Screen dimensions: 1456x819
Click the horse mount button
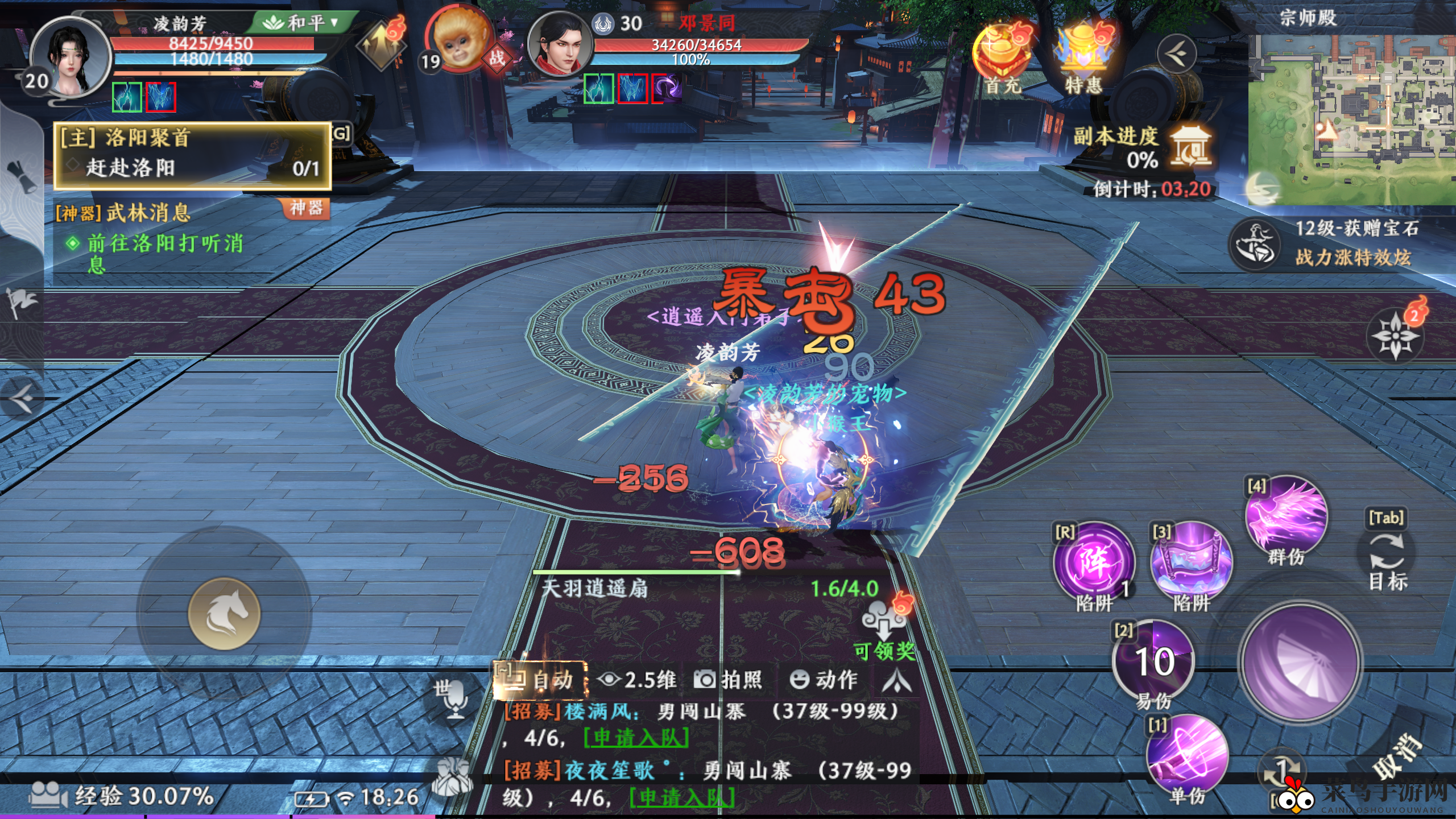point(224,614)
